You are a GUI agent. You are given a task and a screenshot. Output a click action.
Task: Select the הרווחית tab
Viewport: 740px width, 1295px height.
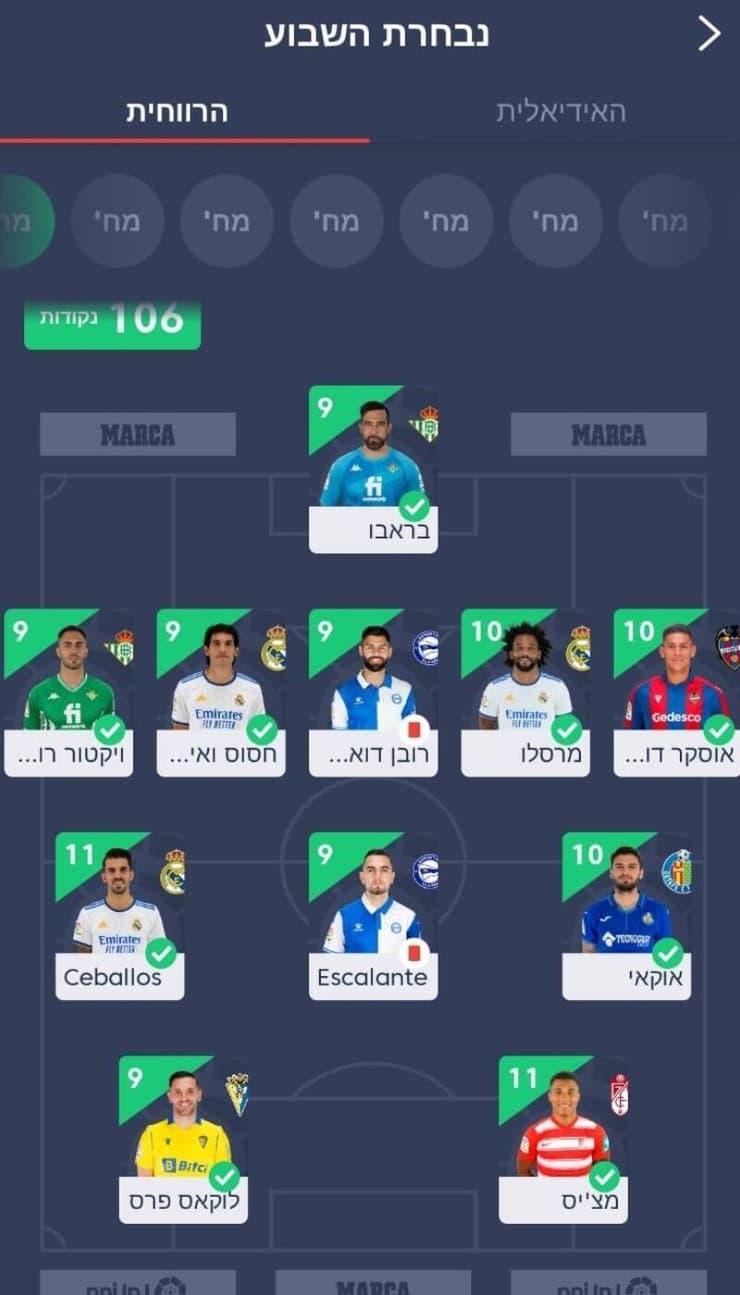pos(177,112)
